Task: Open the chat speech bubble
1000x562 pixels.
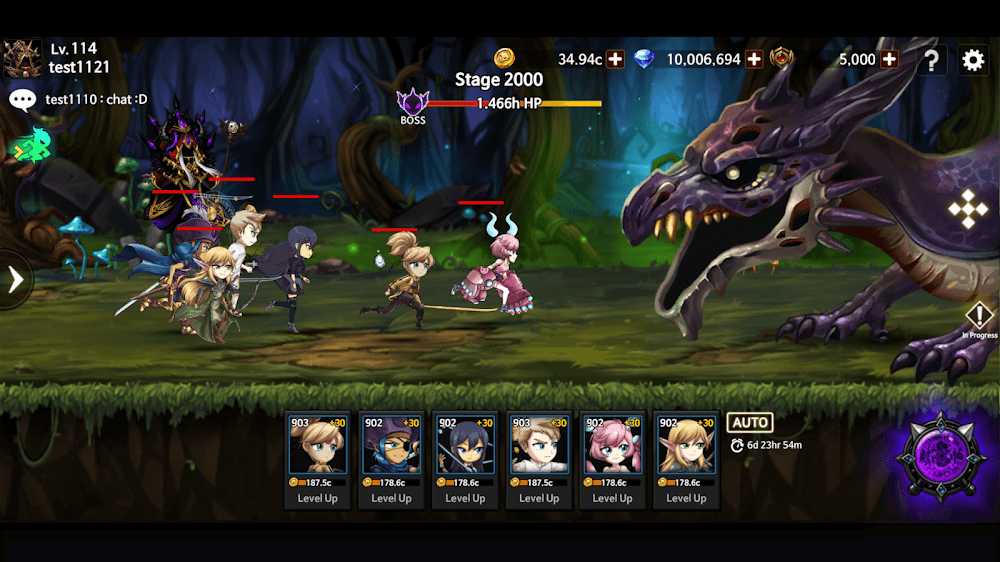Action: (x=22, y=99)
